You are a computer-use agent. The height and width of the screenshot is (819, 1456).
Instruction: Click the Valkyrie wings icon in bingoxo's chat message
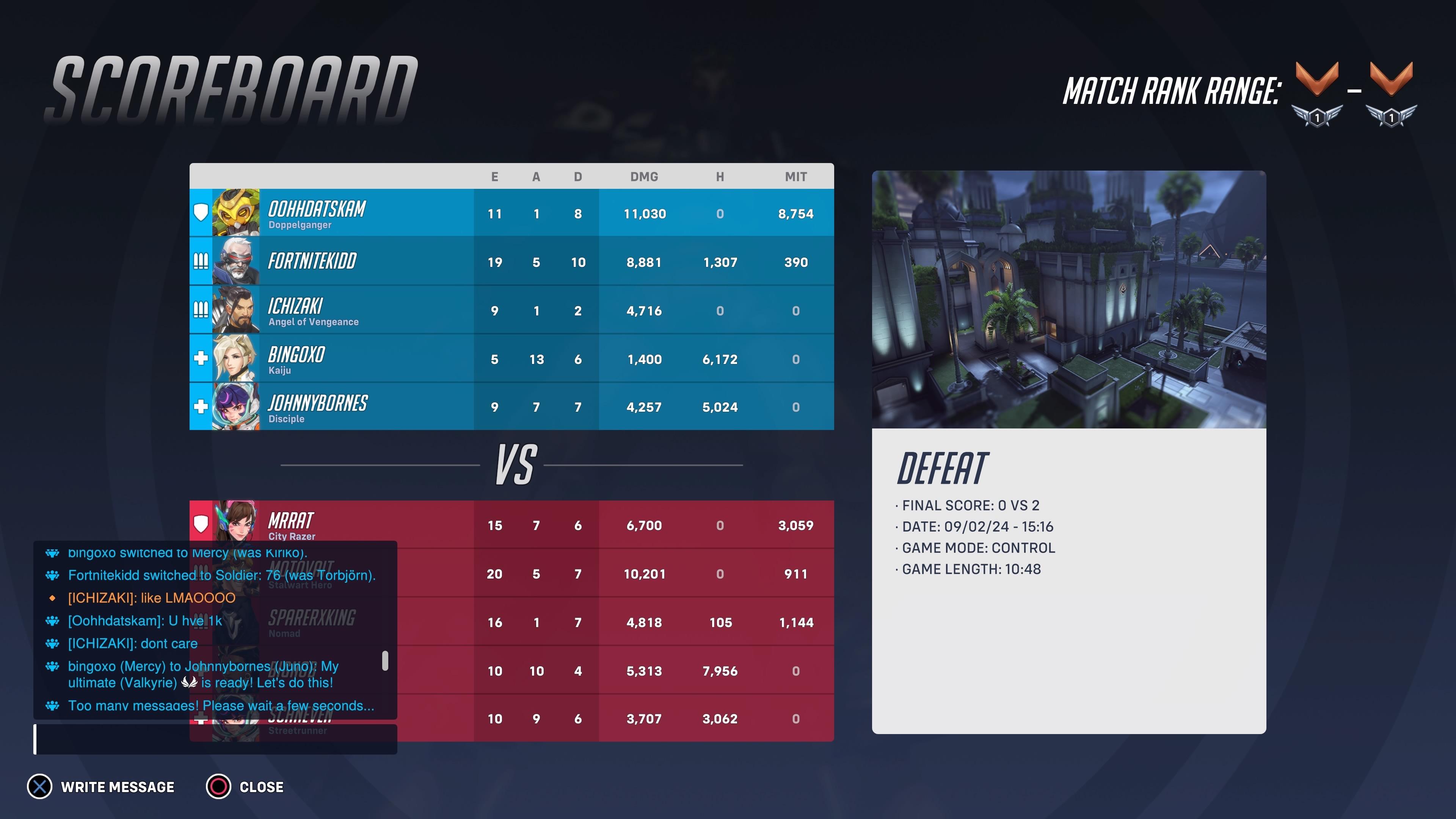tap(189, 683)
